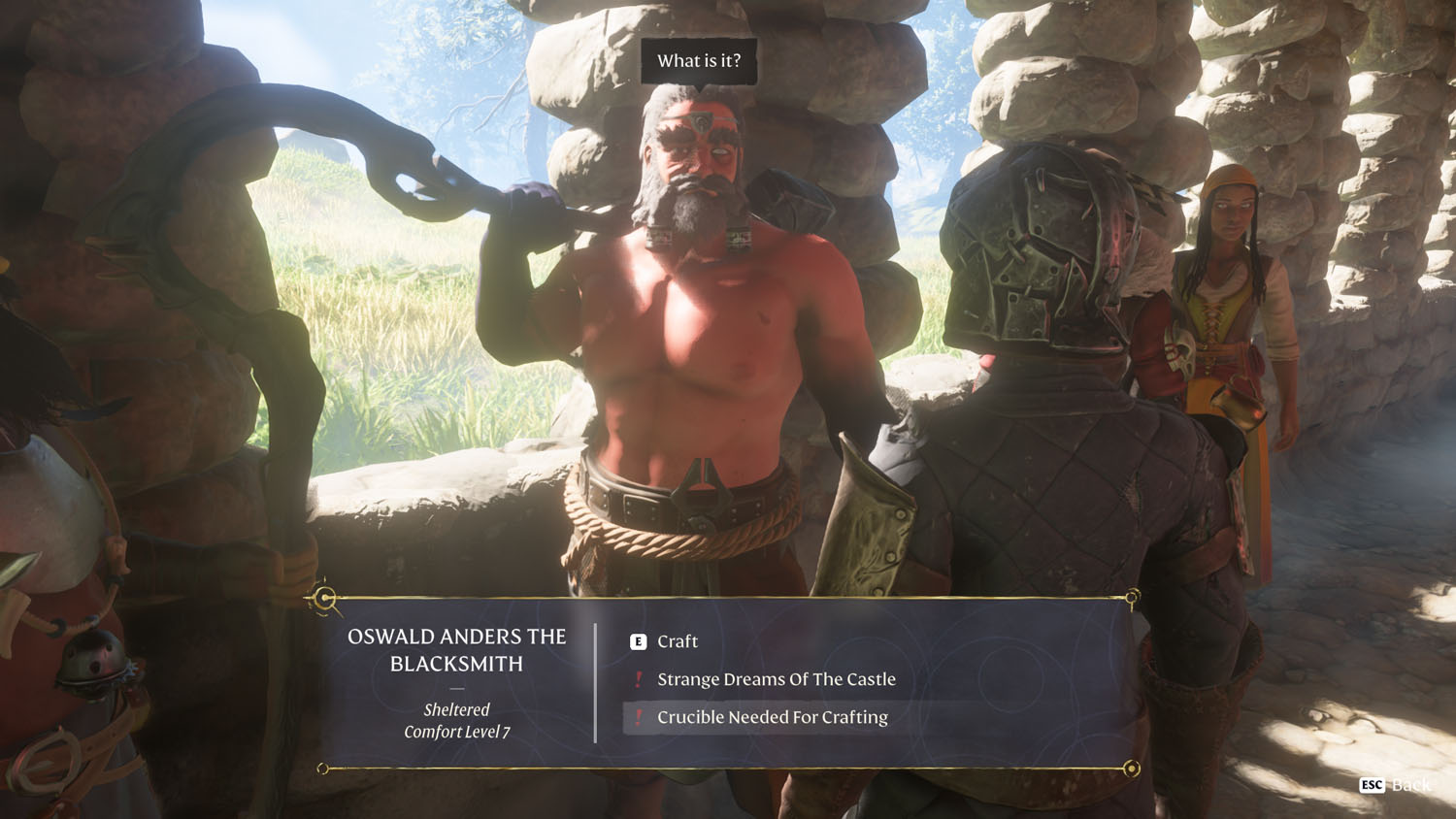Open the Strange Dreams Of The Castle conversation
The width and height of the screenshot is (1456, 819).
coord(778,679)
